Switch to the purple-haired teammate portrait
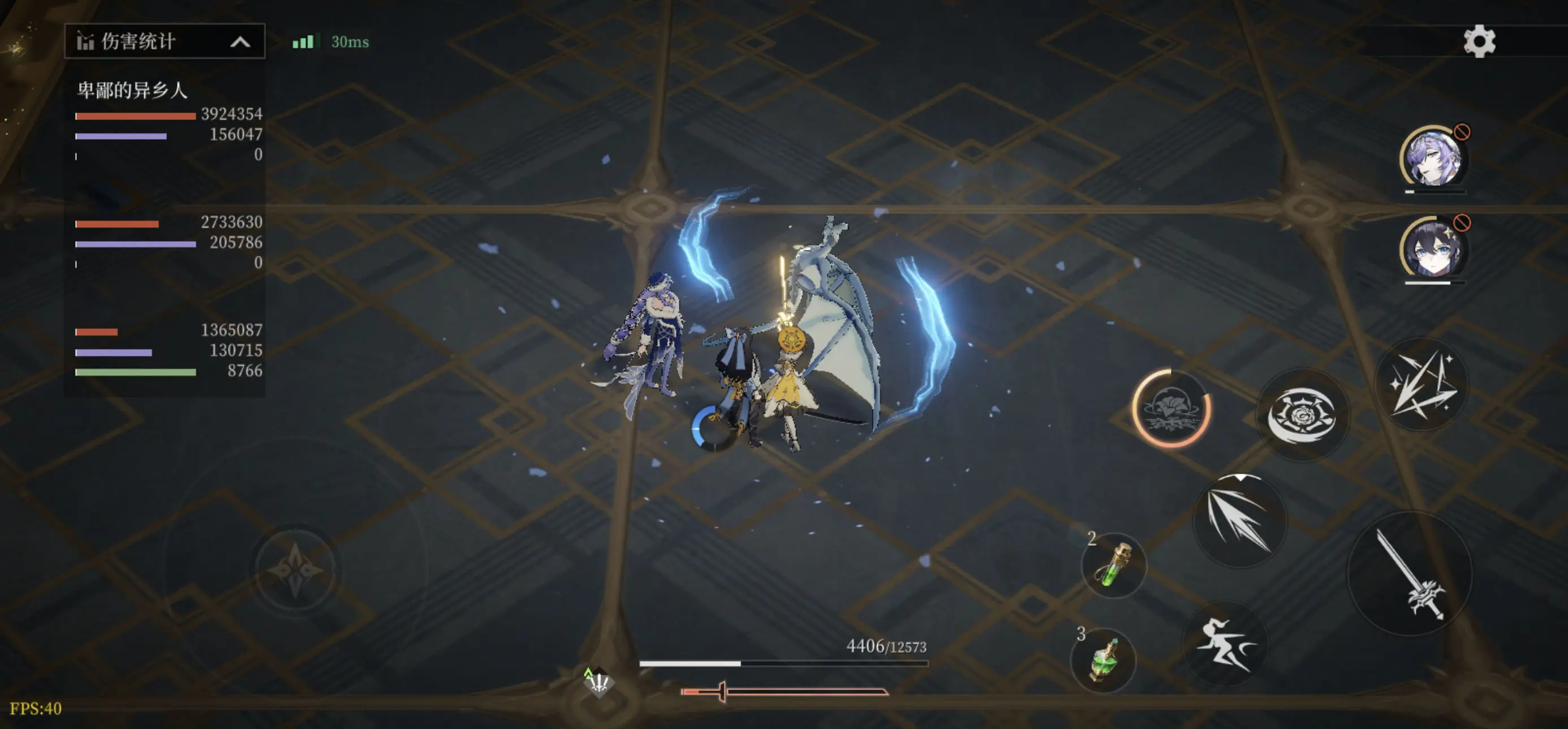This screenshot has height=729, width=1568. [1432, 157]
